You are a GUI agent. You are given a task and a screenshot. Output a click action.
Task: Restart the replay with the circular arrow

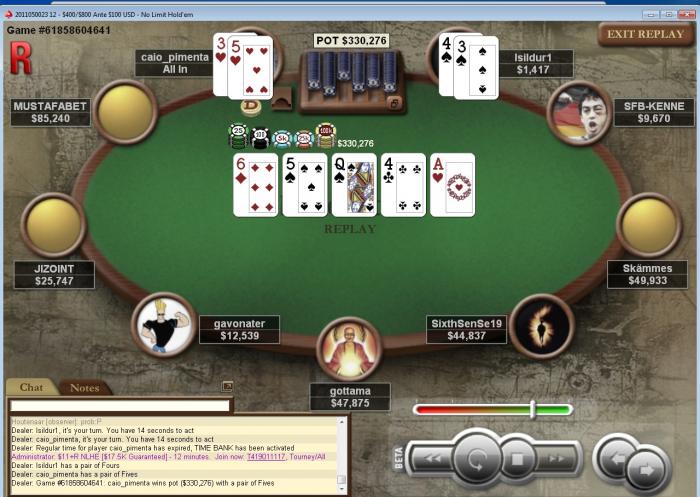(476, 459)
